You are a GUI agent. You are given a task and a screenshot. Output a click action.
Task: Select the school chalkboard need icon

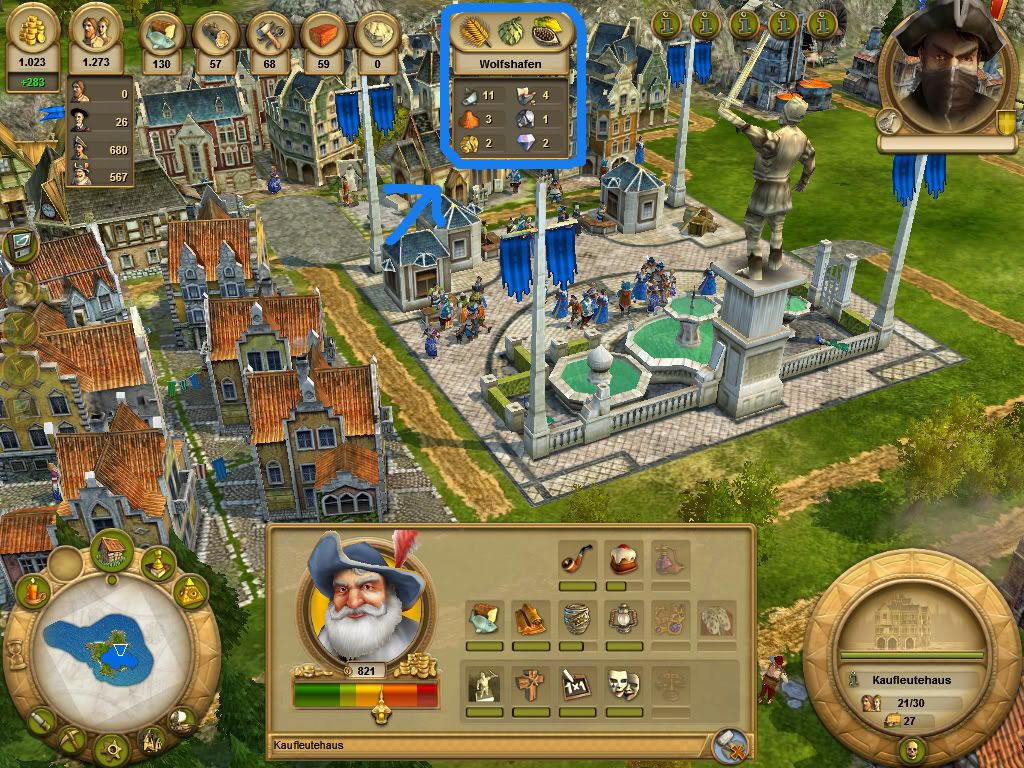coord(577,684)
